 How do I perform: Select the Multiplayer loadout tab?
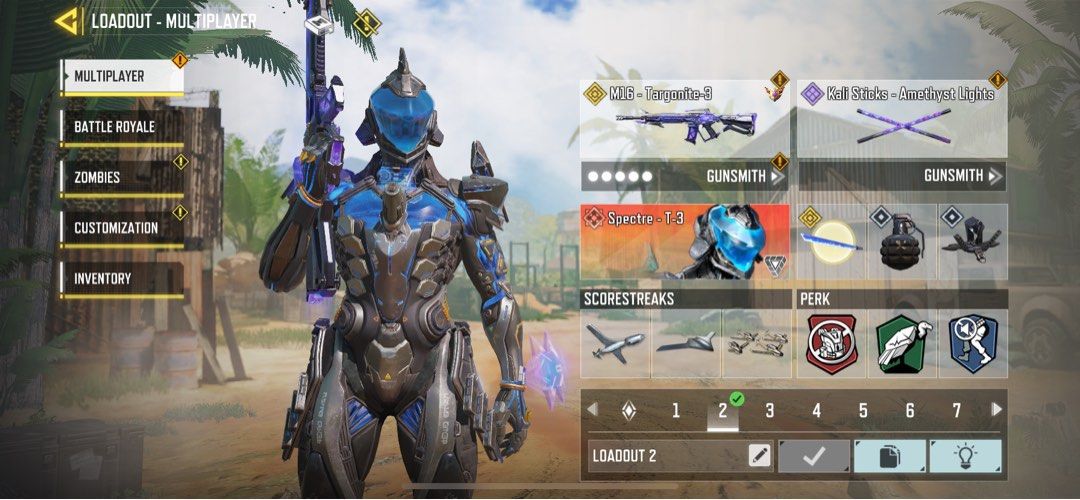click(x=122, y=77)
